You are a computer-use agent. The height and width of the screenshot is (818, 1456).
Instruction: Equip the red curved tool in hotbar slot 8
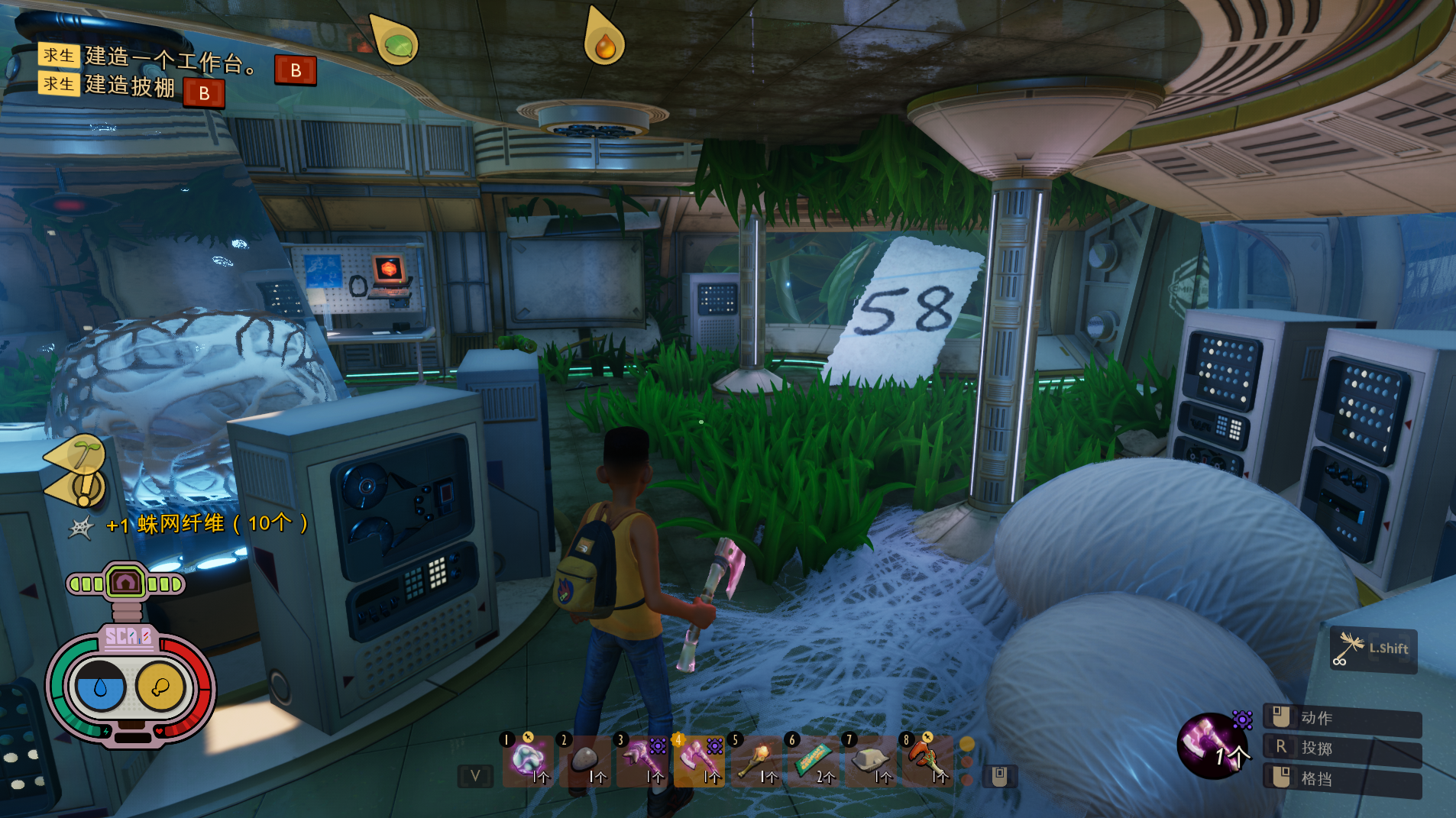pyautogui.click(x=926, y=761)
